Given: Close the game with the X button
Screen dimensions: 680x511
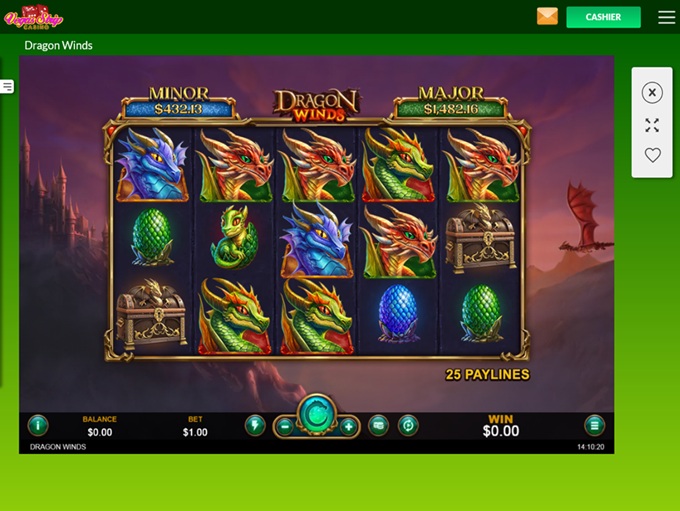Looking at the screenshot, I should click(x=652, y=93).
